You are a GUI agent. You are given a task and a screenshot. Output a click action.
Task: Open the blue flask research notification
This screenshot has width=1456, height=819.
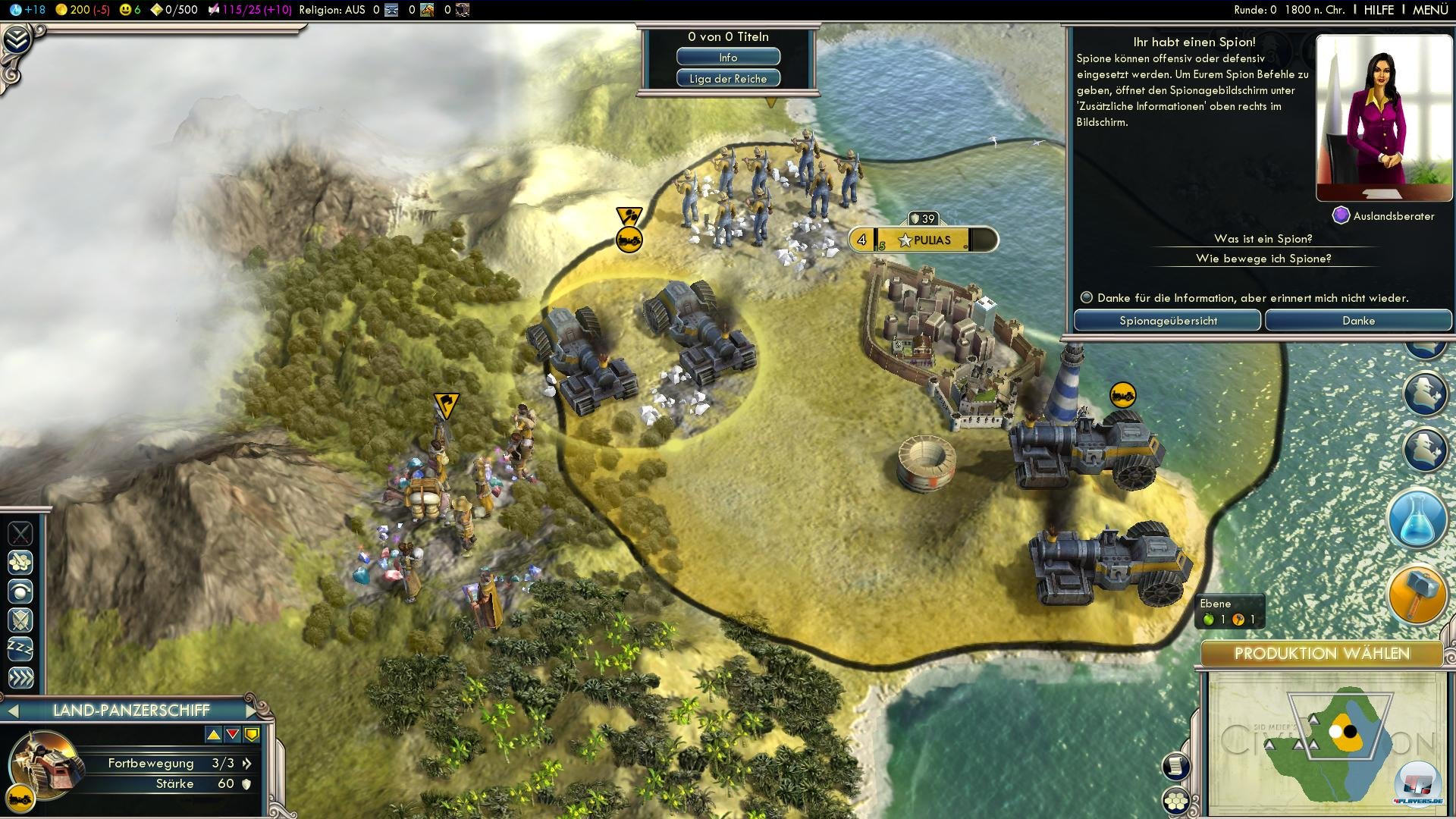click(x=1417, y=519)
